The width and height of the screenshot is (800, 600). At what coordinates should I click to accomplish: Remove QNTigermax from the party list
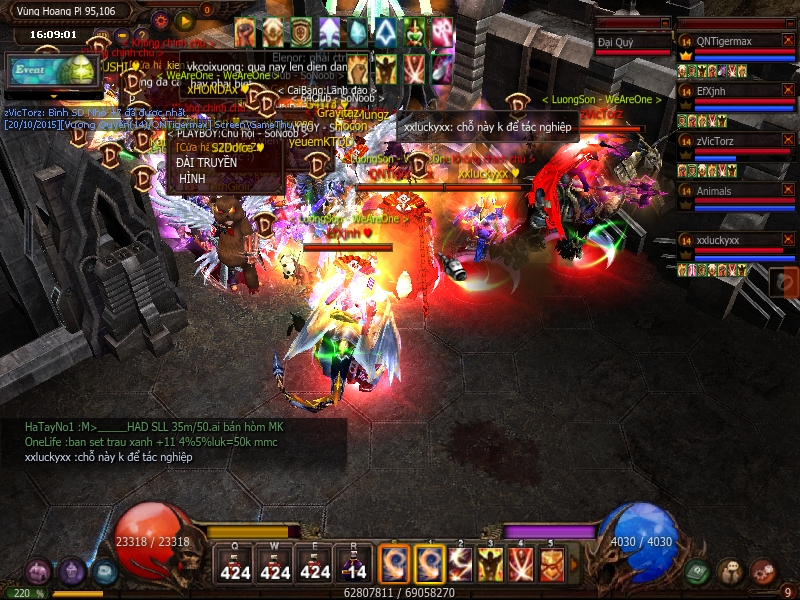[x=787, y=40]
